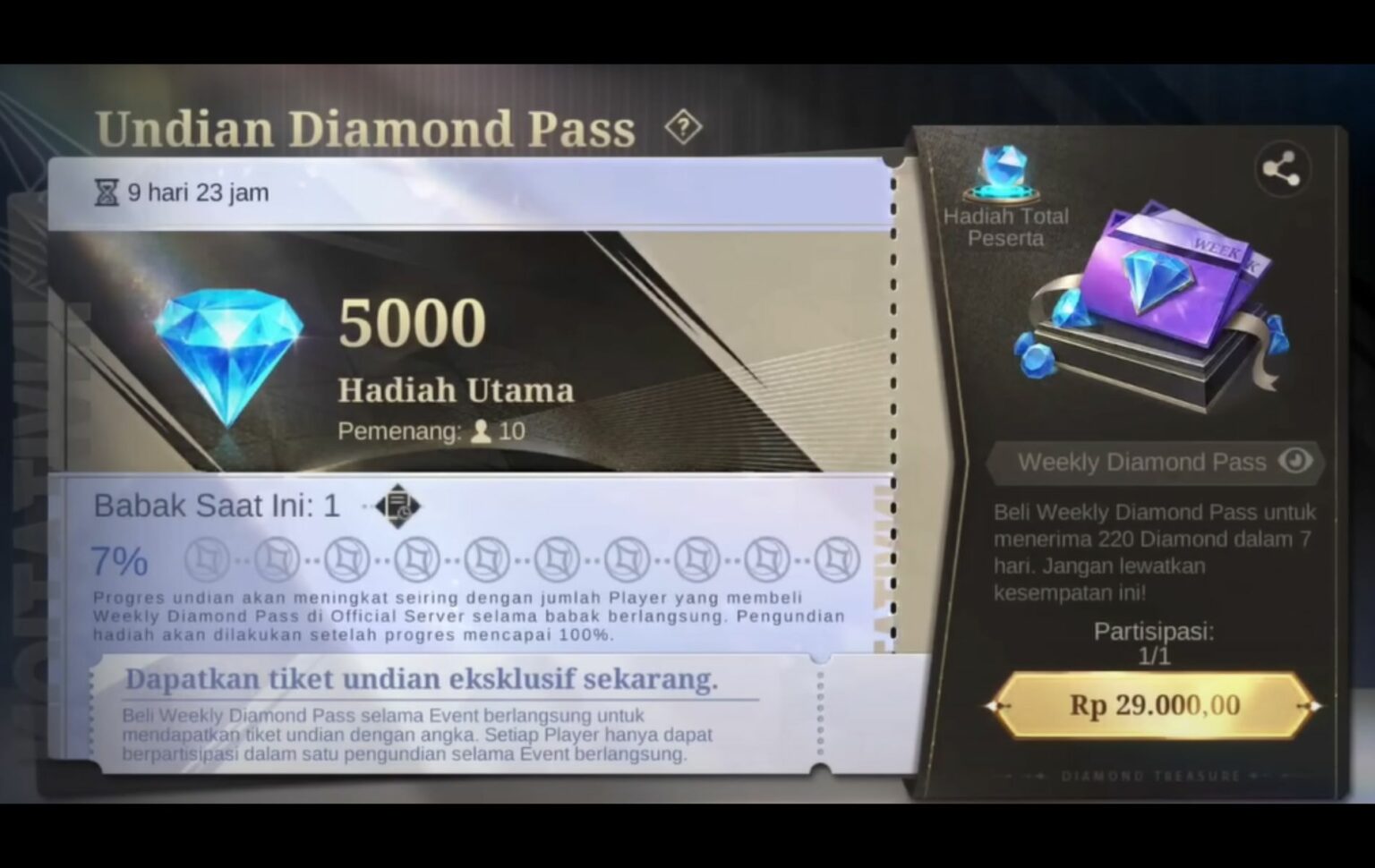Click the last lottery ticket progress node

tap(839, 560)
